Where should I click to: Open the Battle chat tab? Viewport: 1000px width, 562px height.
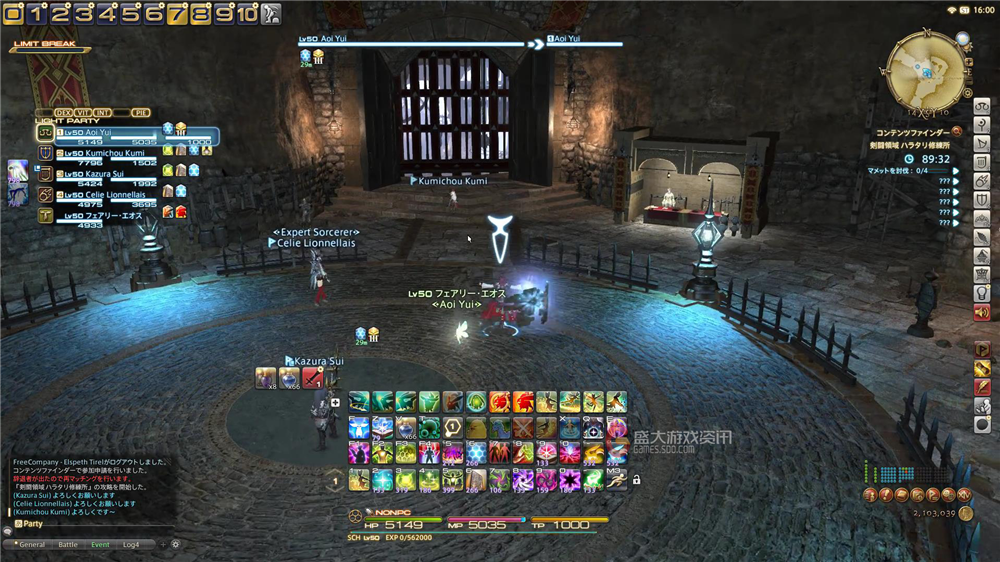(68, 544)
